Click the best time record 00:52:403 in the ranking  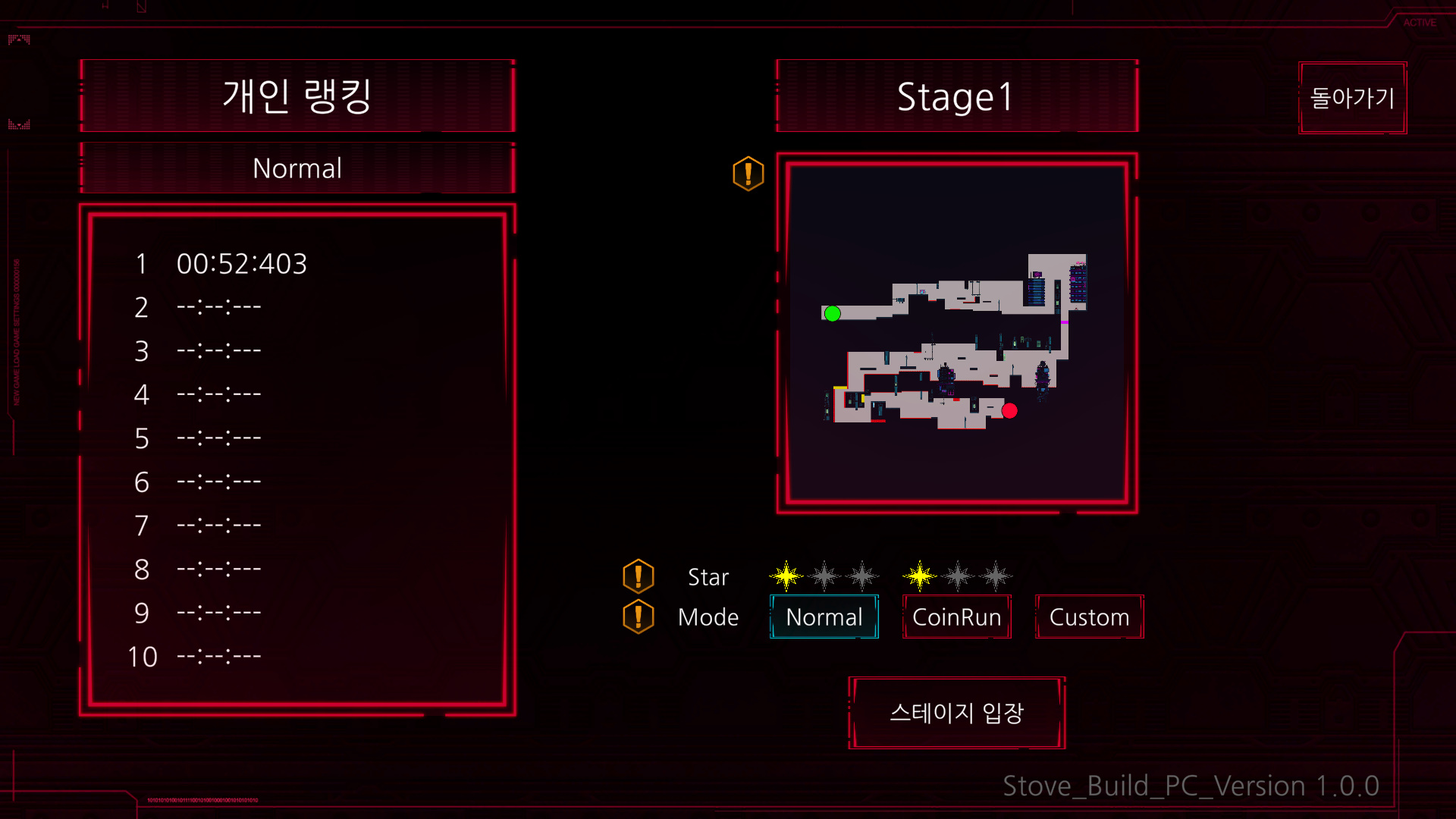coord(243,264)
